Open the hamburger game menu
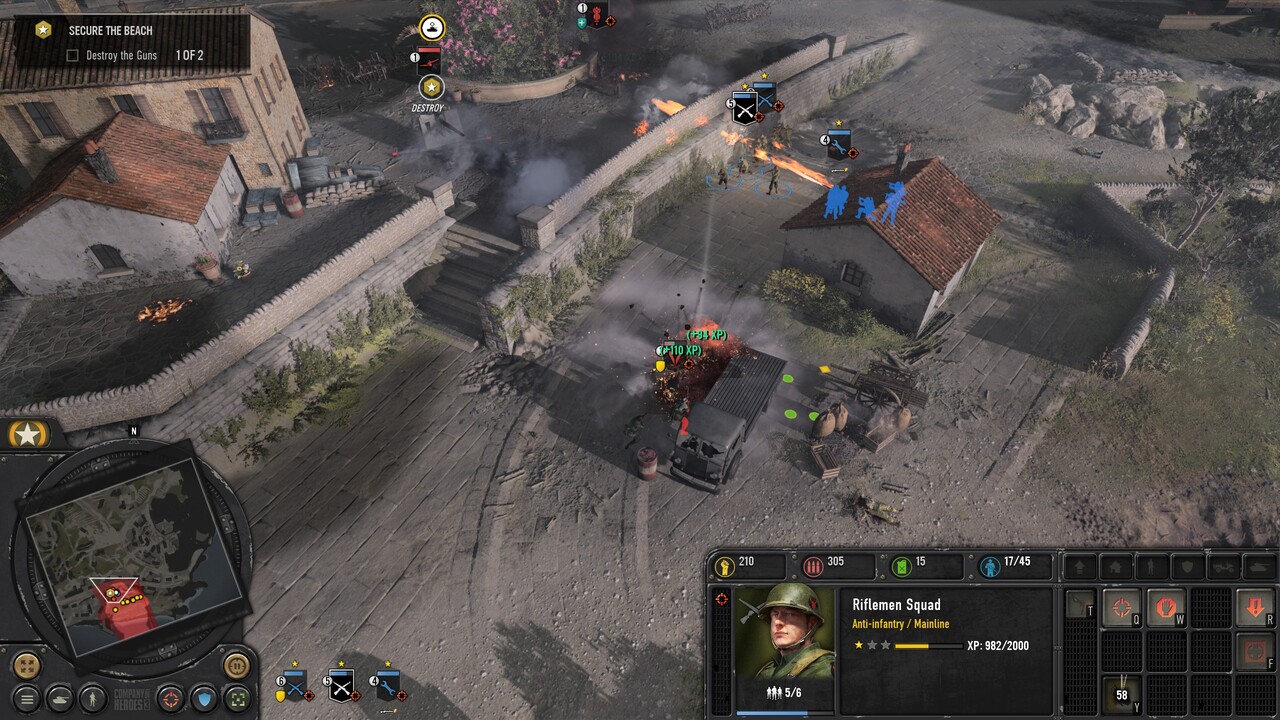1280x720 pixels. point(27,698)
